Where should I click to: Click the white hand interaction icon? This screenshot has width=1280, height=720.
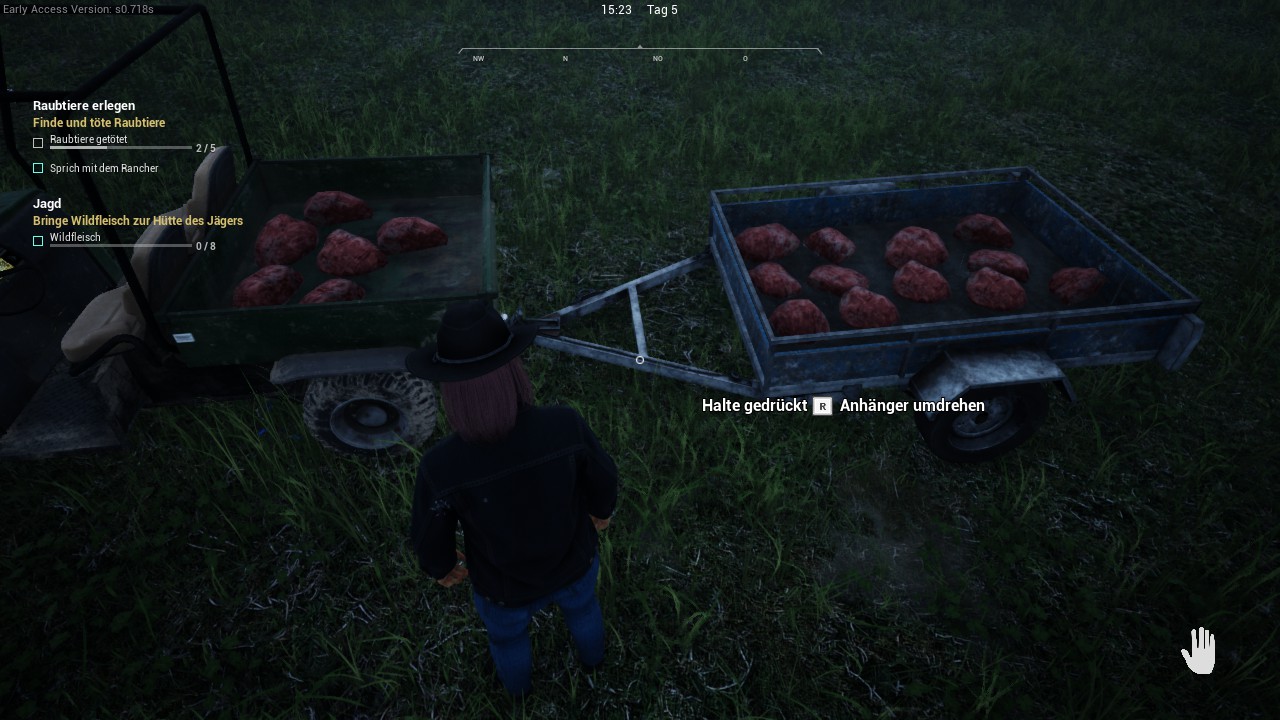click(1198, 650)
